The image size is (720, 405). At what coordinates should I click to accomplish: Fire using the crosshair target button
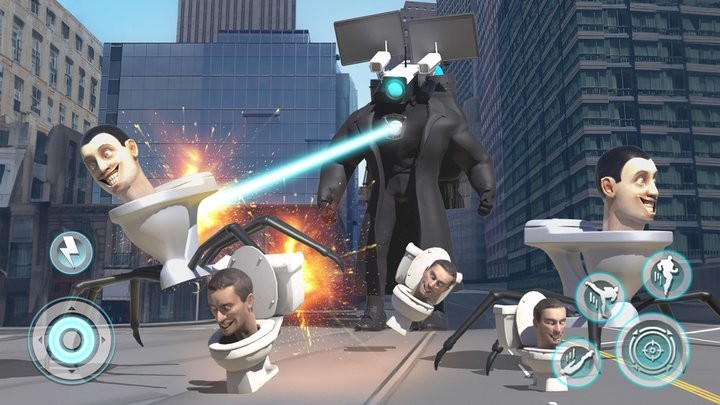point(651,349)
